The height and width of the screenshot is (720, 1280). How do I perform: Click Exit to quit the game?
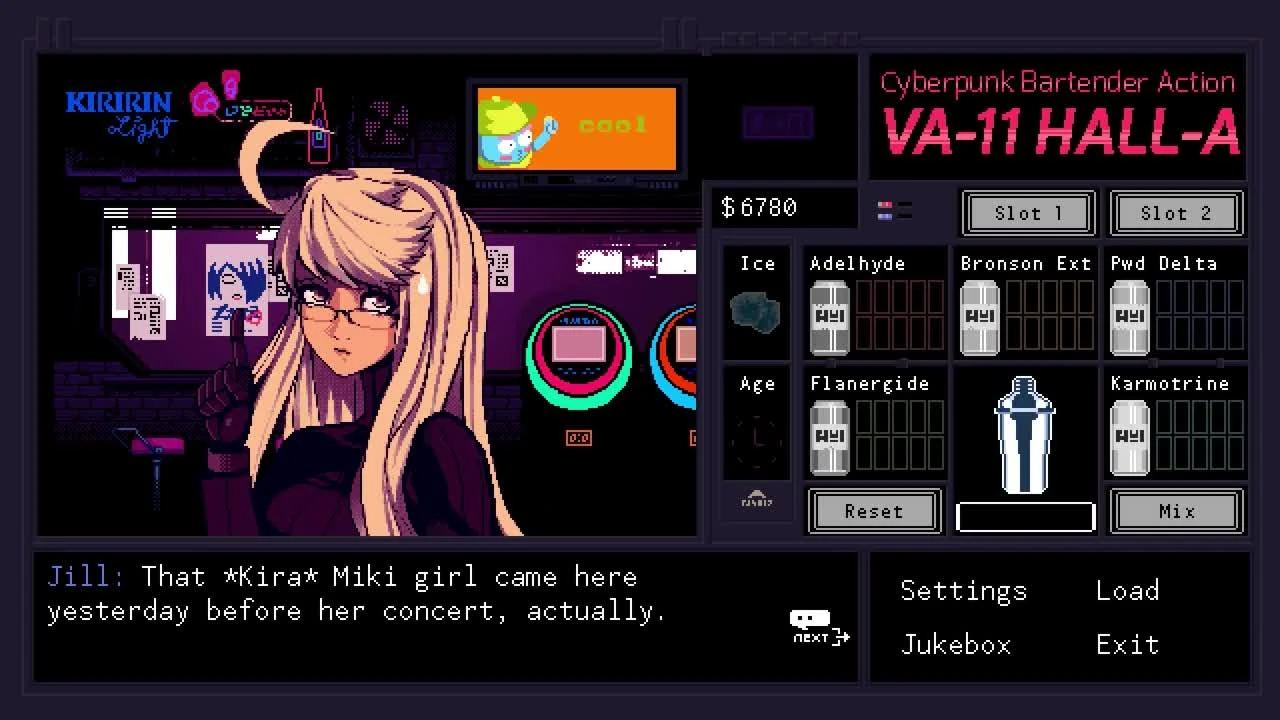pos(1127,644)
